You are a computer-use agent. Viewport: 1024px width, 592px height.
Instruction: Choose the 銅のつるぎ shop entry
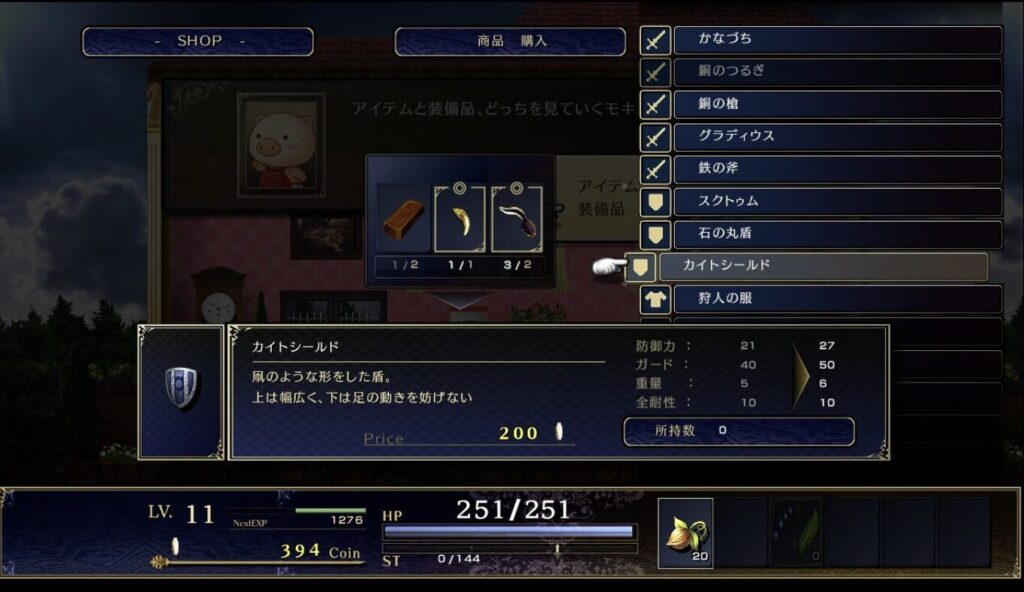[837, 72]
